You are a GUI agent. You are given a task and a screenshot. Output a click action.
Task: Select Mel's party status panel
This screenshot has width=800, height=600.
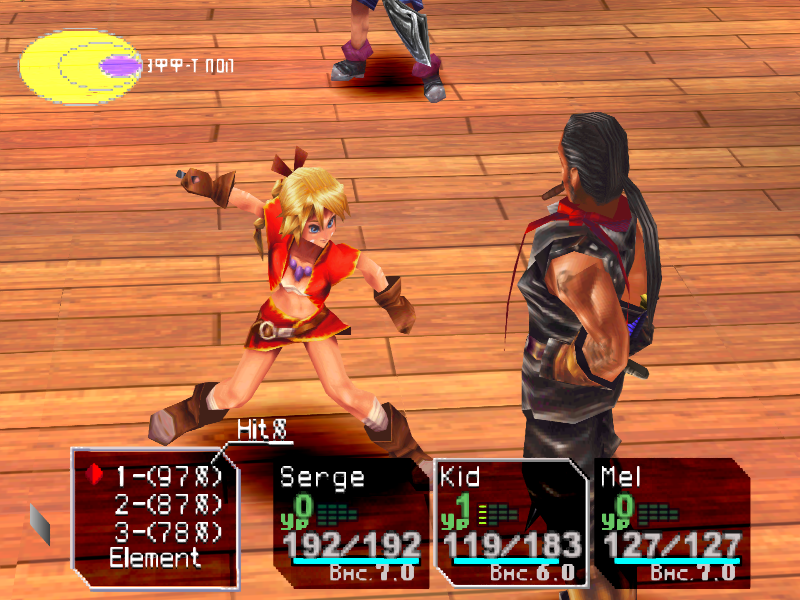(x=671, y=521)
